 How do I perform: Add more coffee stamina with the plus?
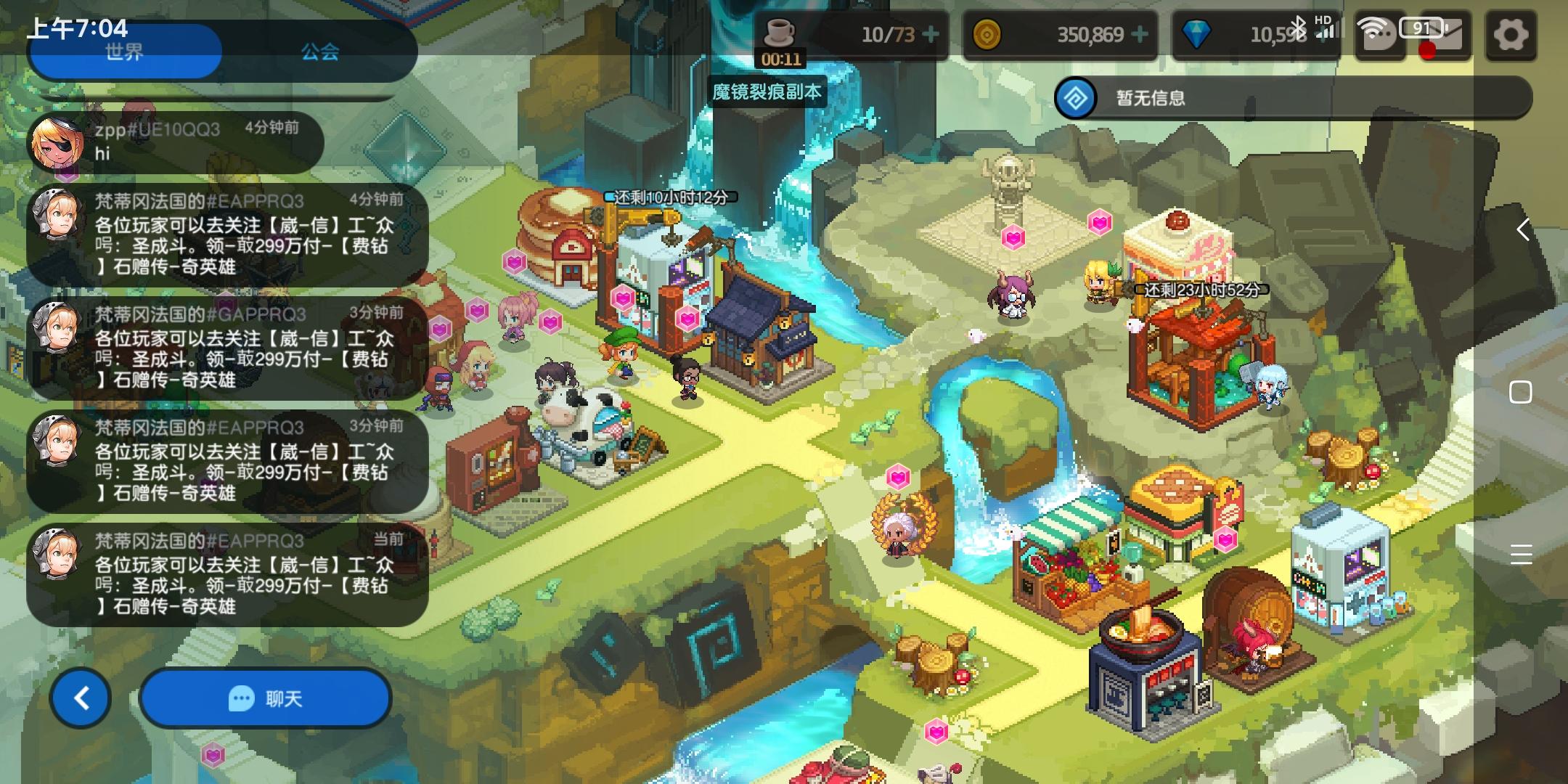(x=930, y=34)
